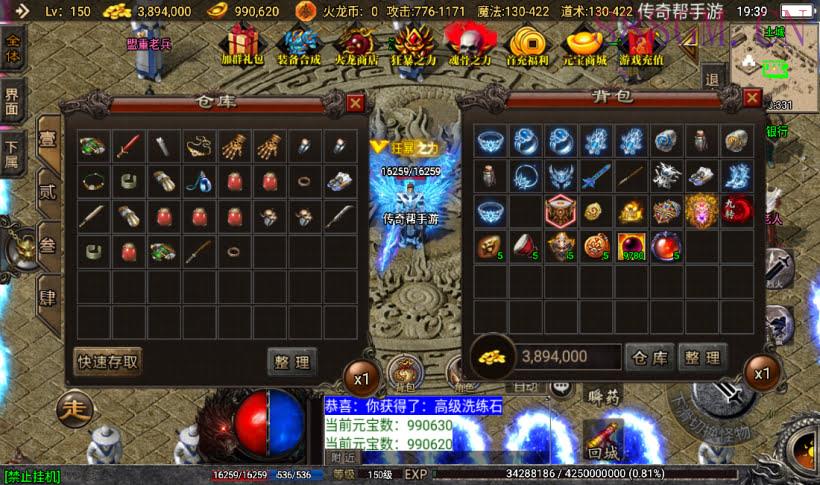Open the 首充福利 first-recharge bonus

coord(527,44)
